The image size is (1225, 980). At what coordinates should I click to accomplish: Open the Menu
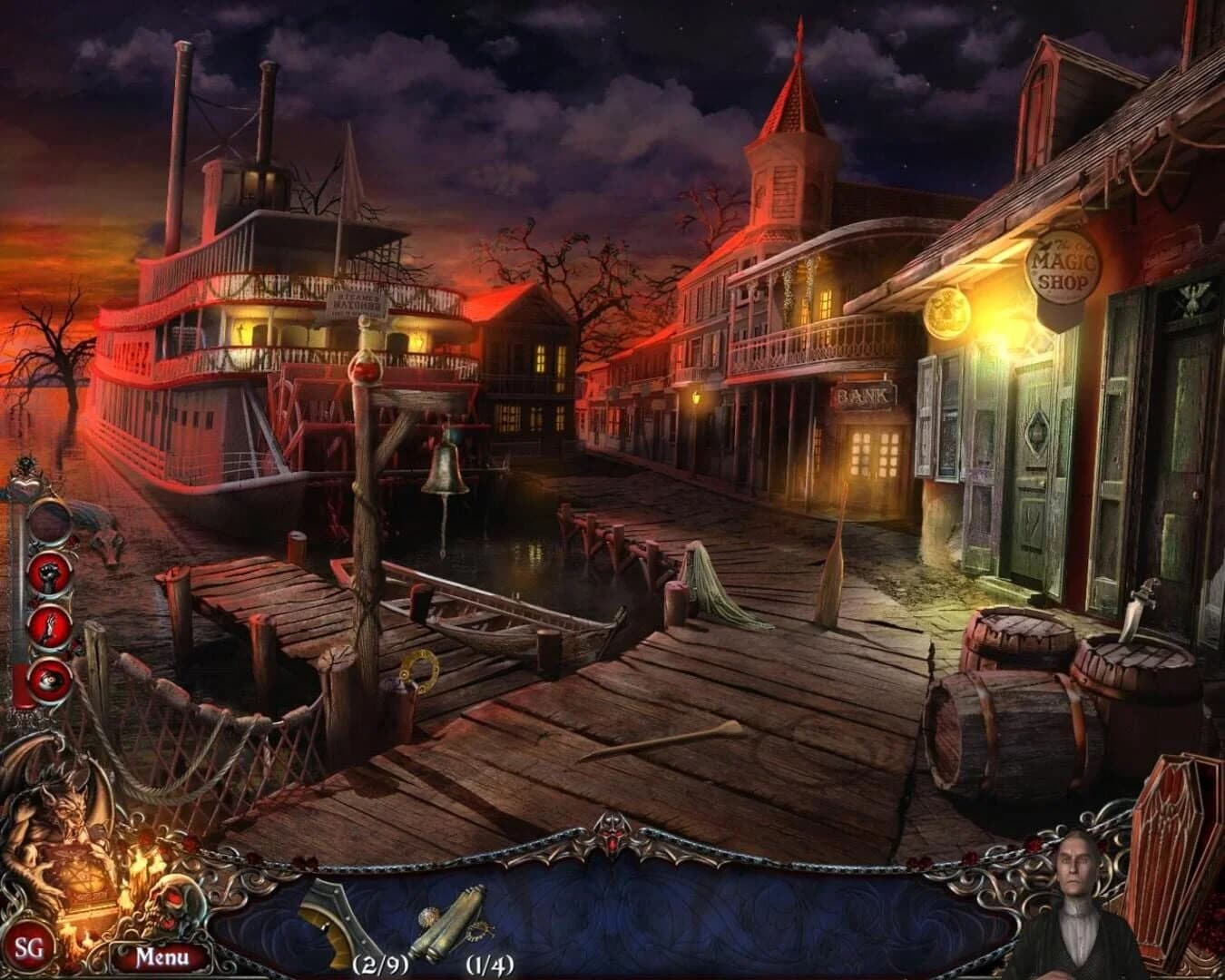tap(161, 955)
